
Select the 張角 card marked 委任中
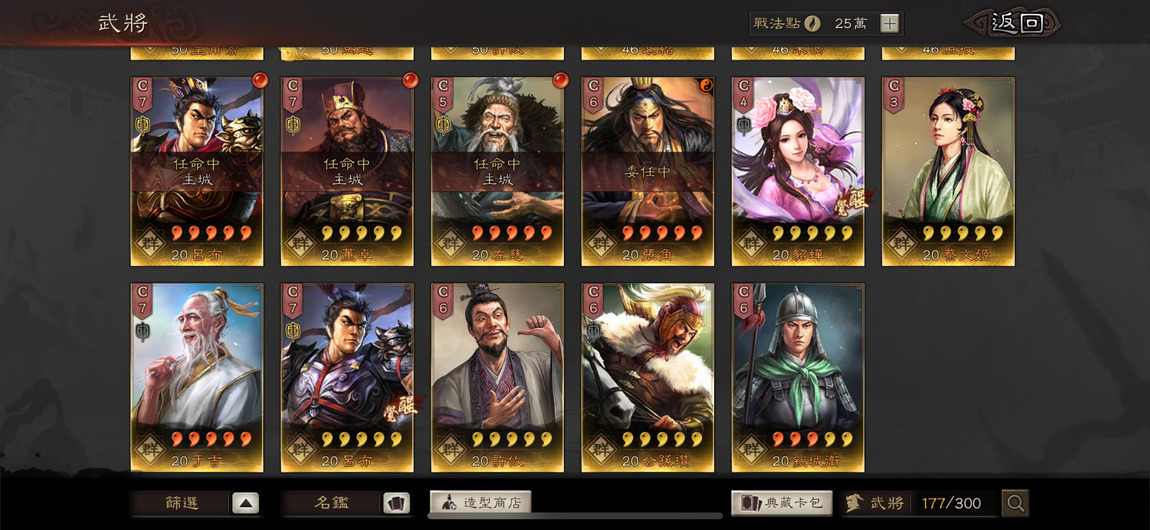[648, 171]
